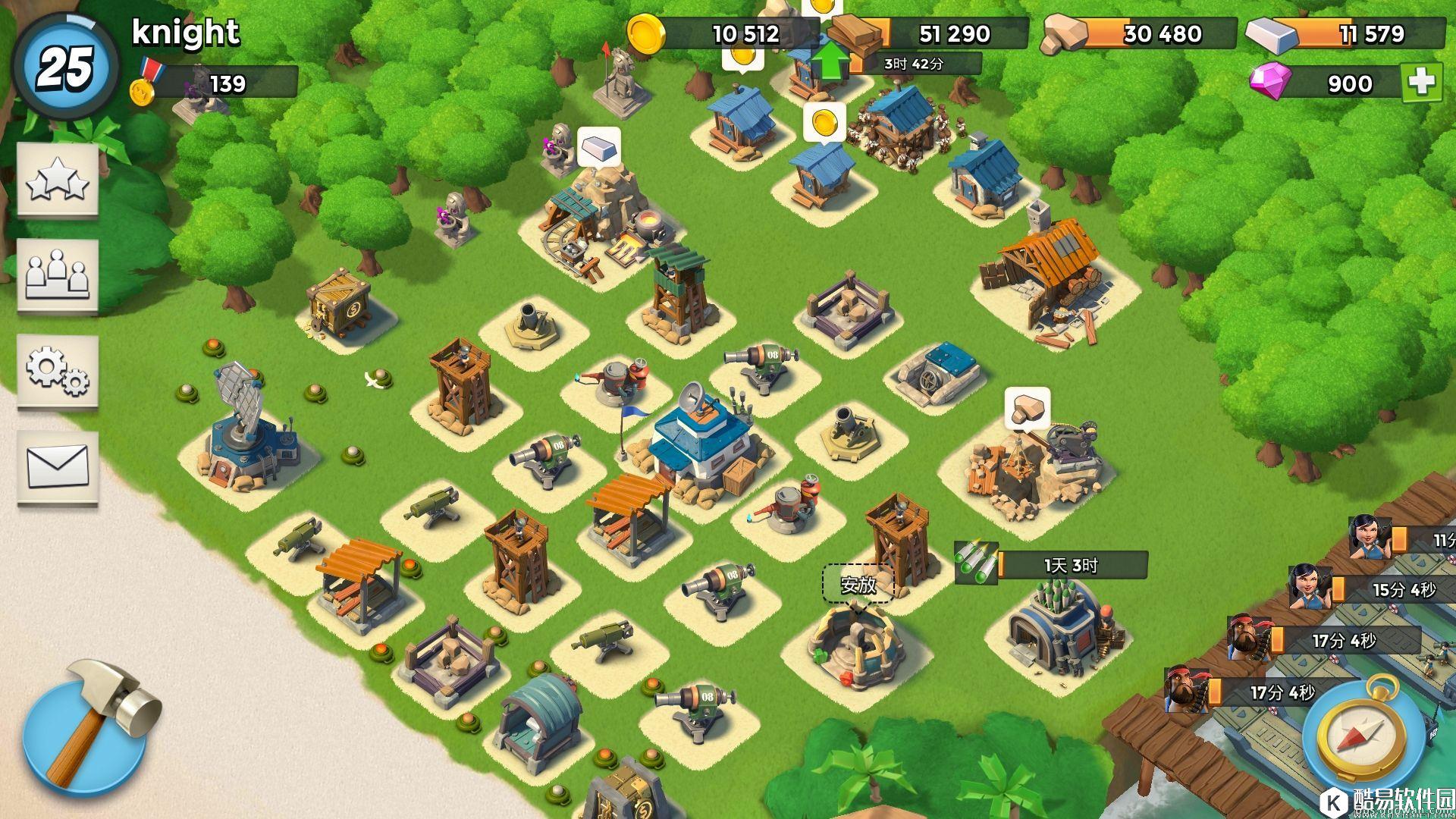Select the 1天 3时 armory upgrade timer
Image resolution: width=1456 pixels, height=819 pixels.
tap(1069, 565)
